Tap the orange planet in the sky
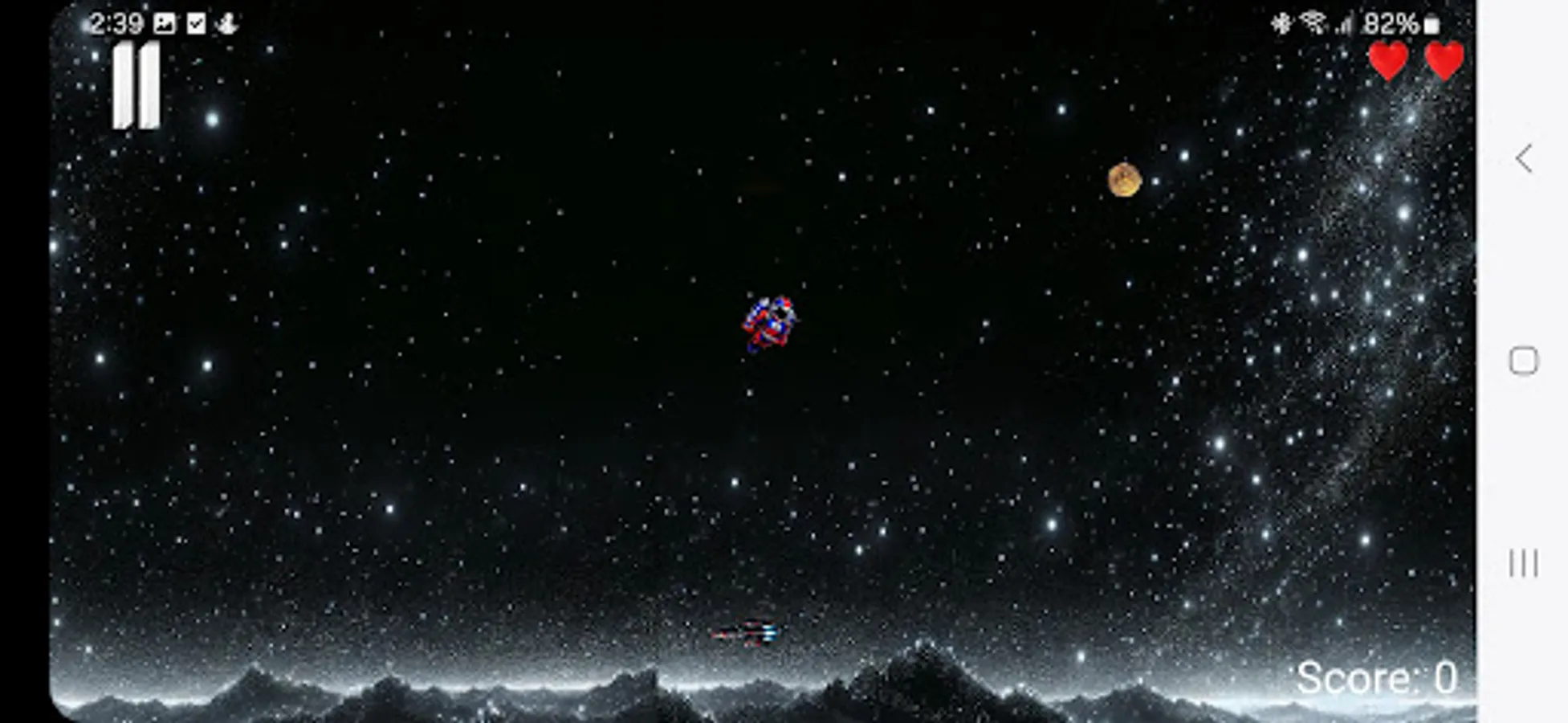This screenshot has width=1568, height=723. click(x=1124, y=181)
